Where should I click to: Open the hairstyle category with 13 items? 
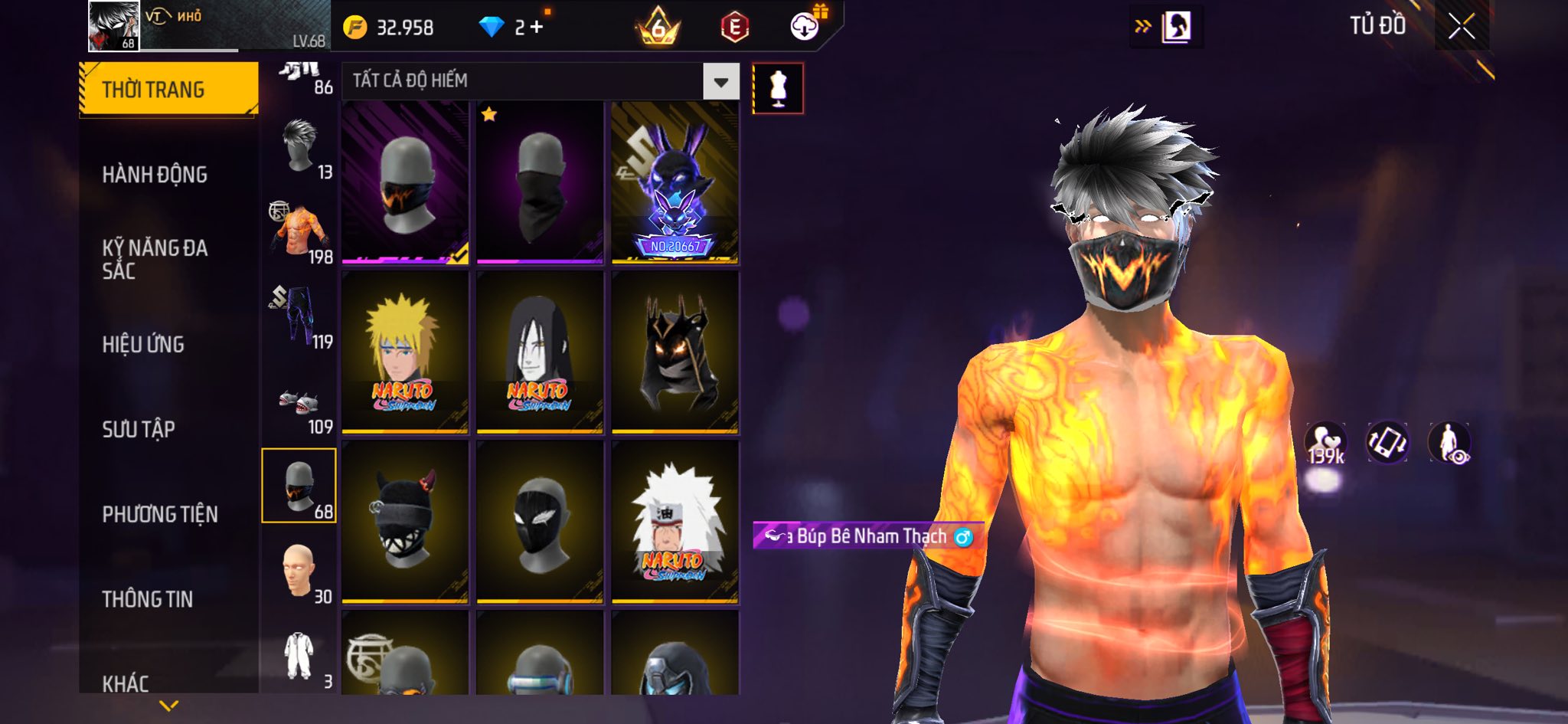tap(299, 147)
